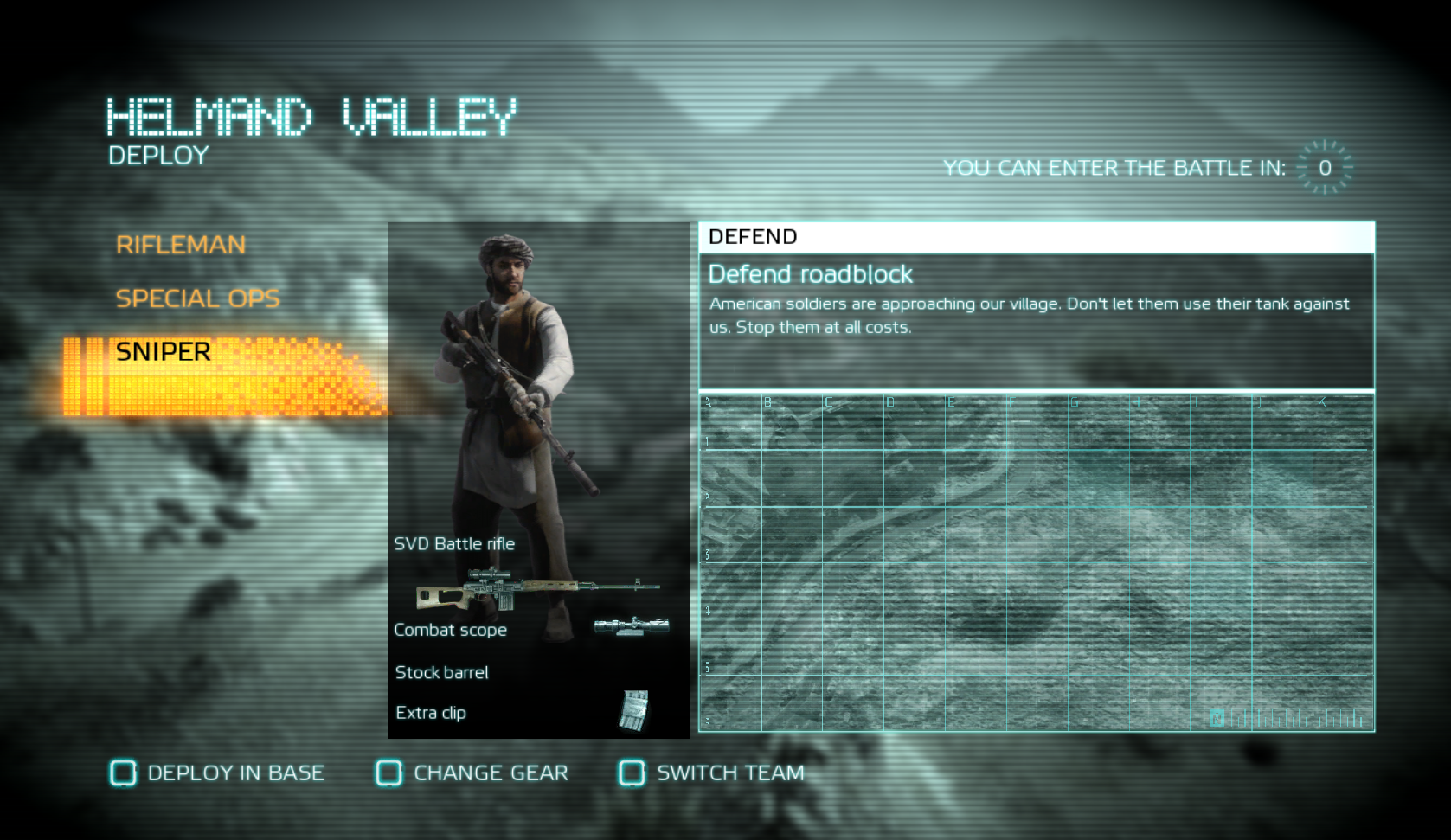Pick the Combat scope attachment
Image resolution: width=1451 pixels, height=840 pixels.
pyautogui.click(x=451, y=630)
